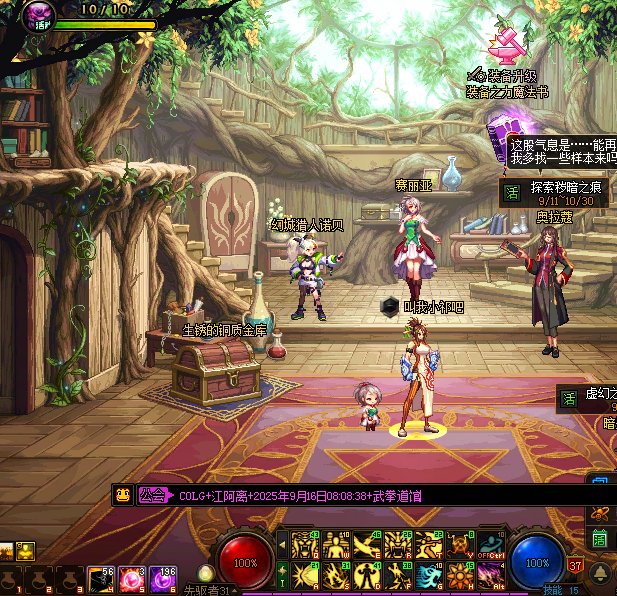Use the purple orb with count 136

[x=163, y=579]
